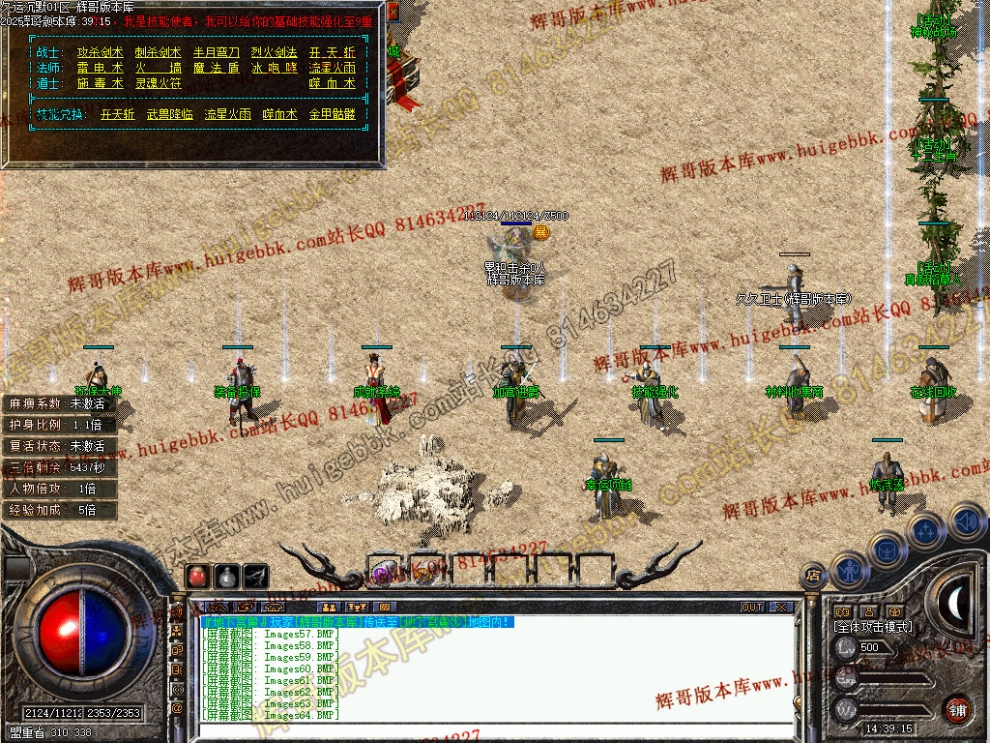This screenshot has width=990, height=743.
Task: Exchange for the 金甲骷髅 skill
Action: click(331, 115)
